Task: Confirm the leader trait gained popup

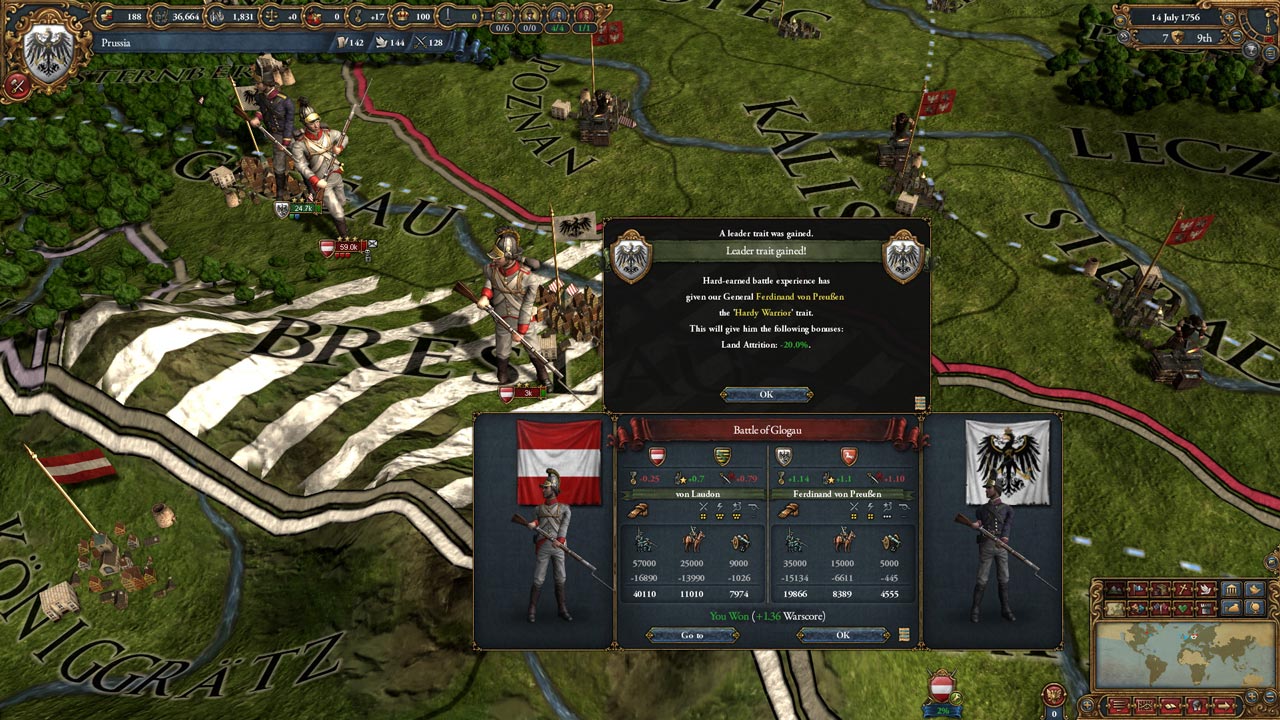Action: (766, 394)
